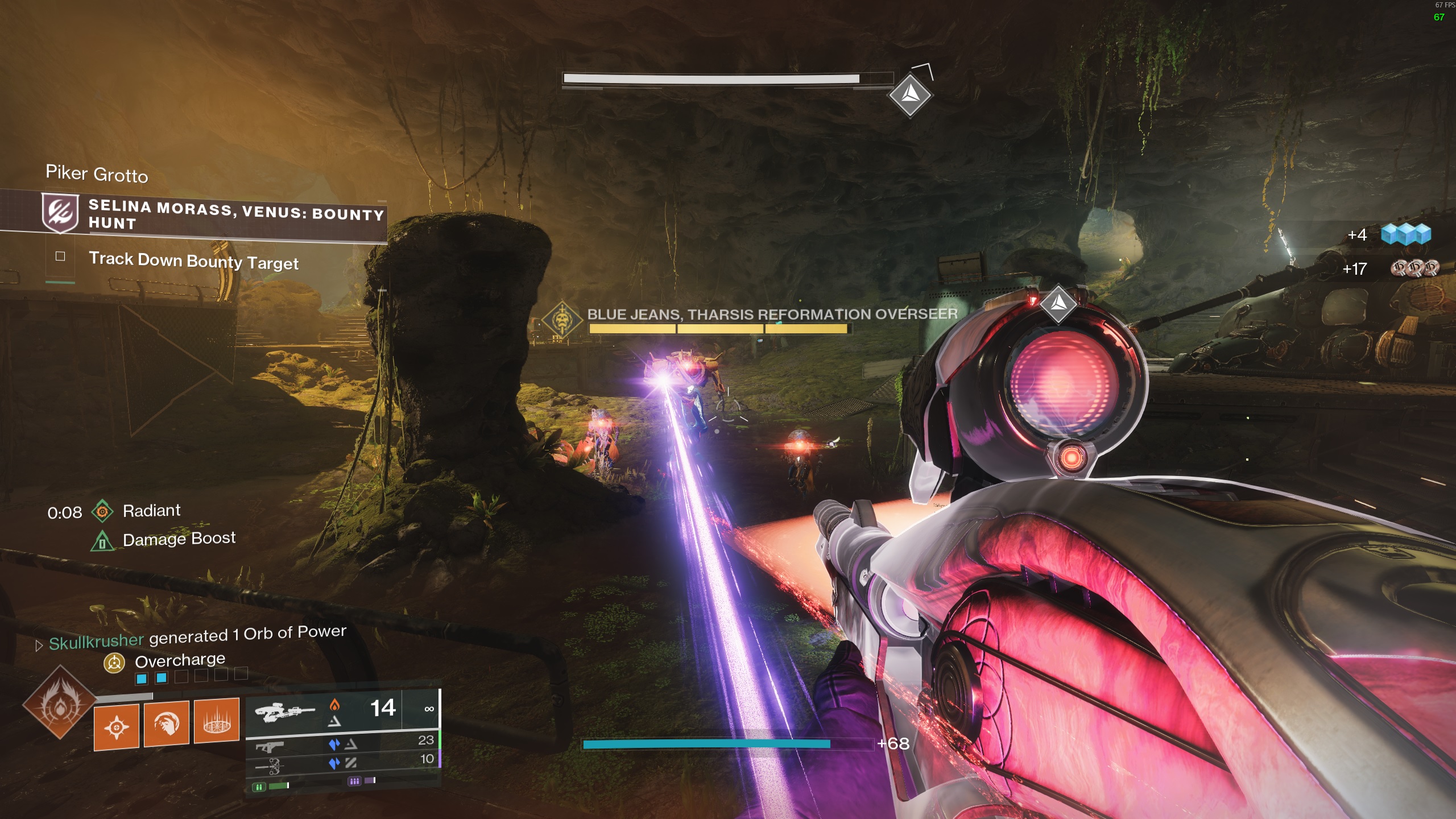The image size is (1456, 819).
Task: Select the Overcharge status icon
Action: pos(114,663)
